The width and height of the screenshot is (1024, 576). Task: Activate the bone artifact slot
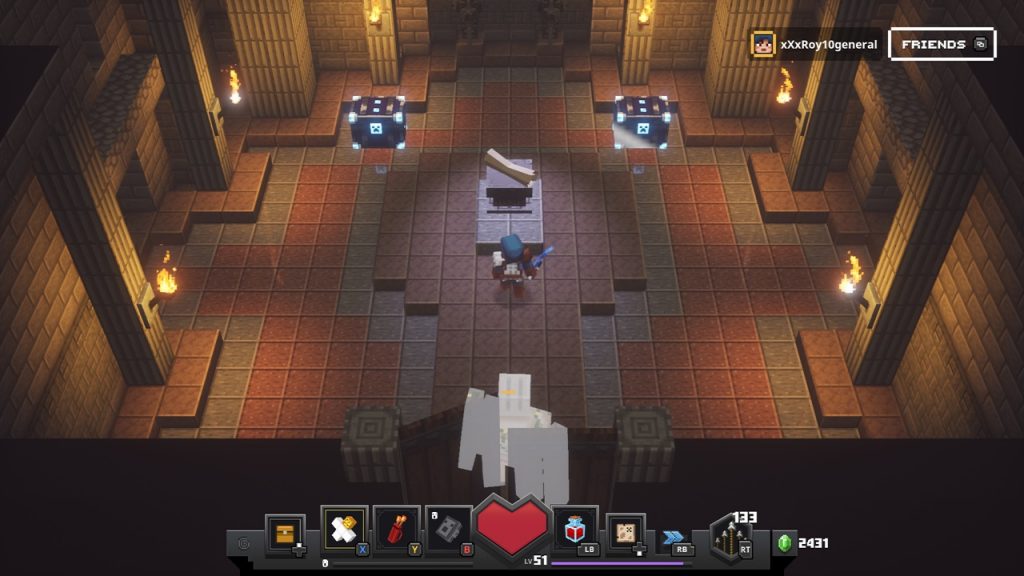(344, 528)
